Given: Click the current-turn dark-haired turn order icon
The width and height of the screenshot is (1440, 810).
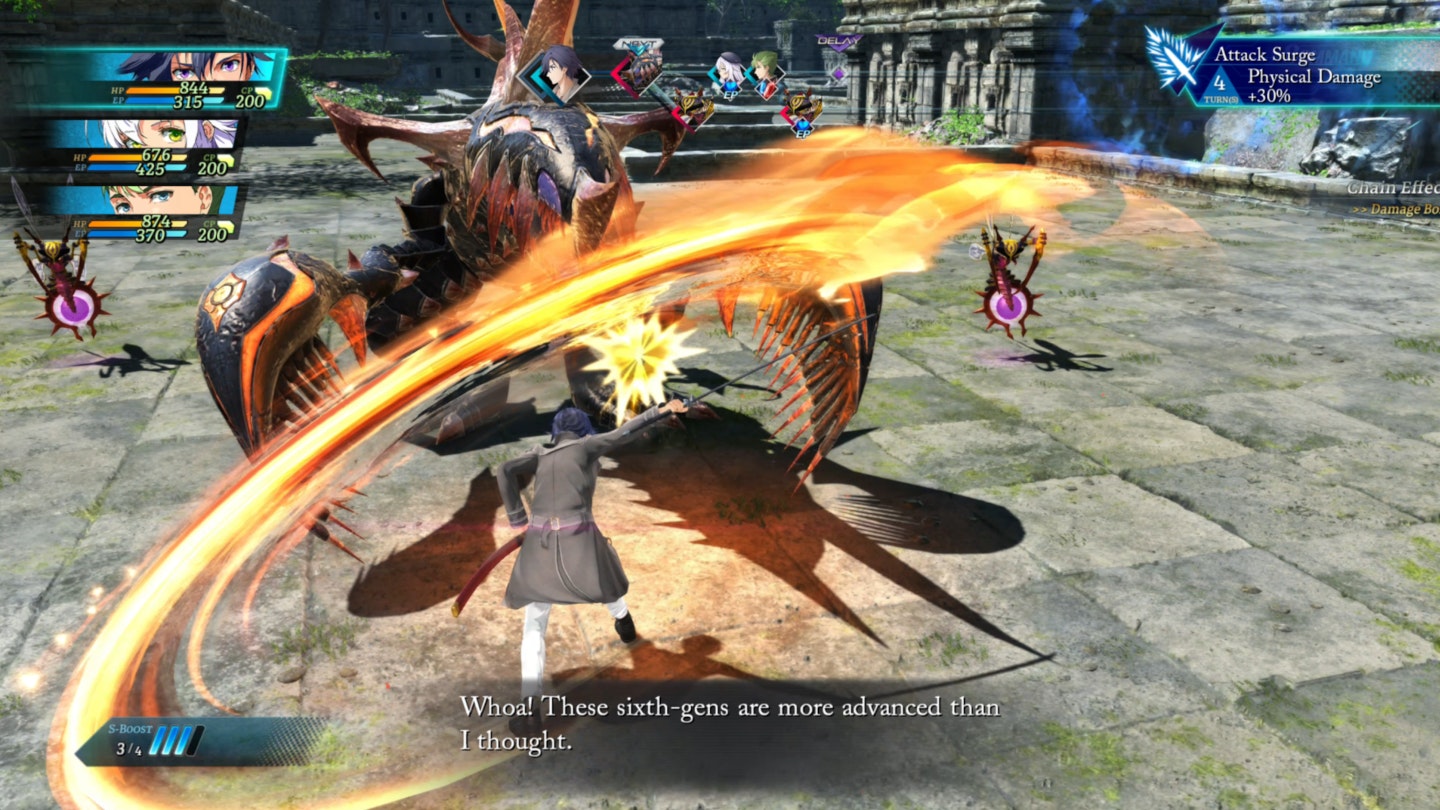Looking at the screenshot, I should point(557,73).
